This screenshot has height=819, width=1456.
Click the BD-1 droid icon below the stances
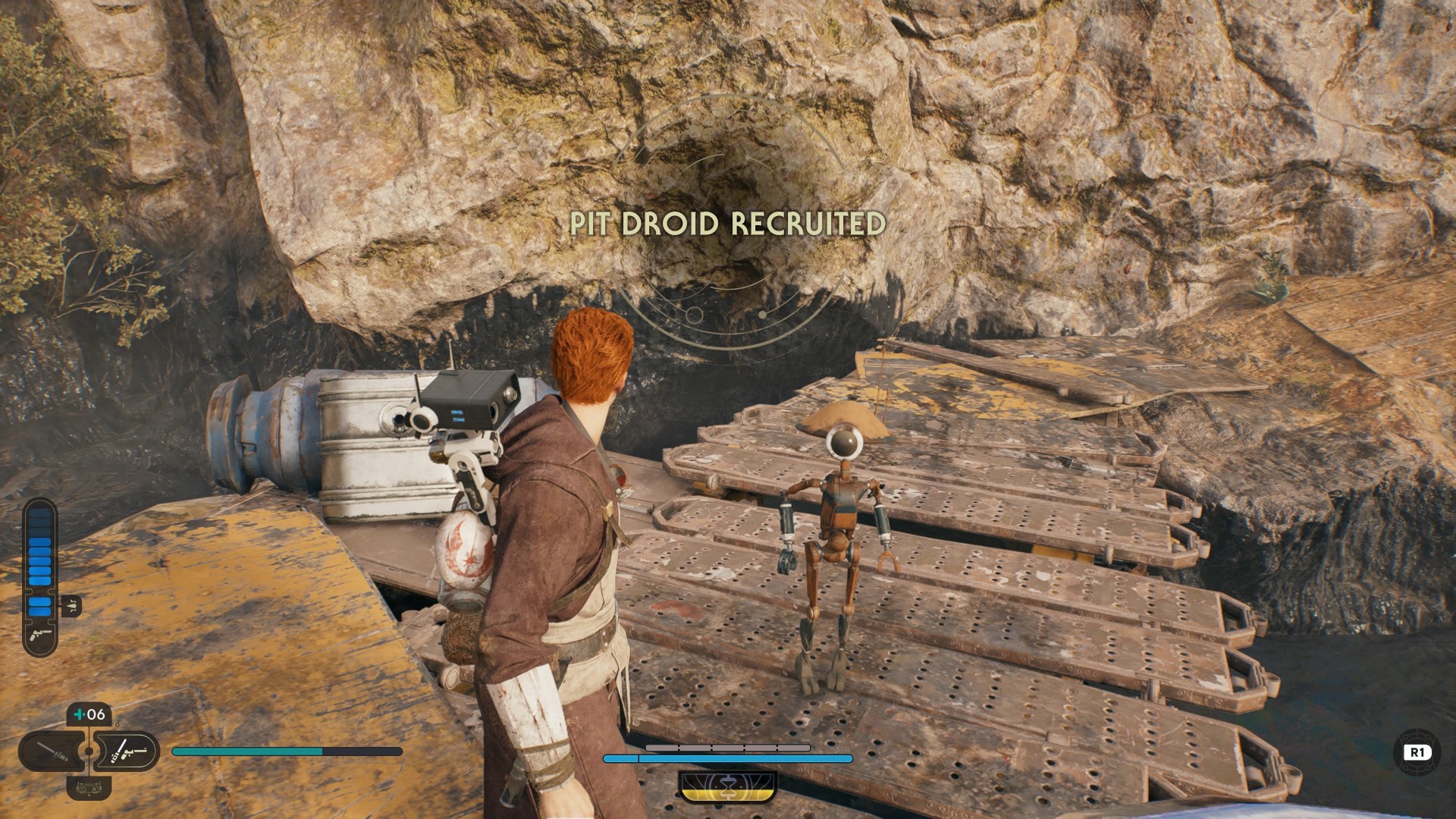coord(89,790)
